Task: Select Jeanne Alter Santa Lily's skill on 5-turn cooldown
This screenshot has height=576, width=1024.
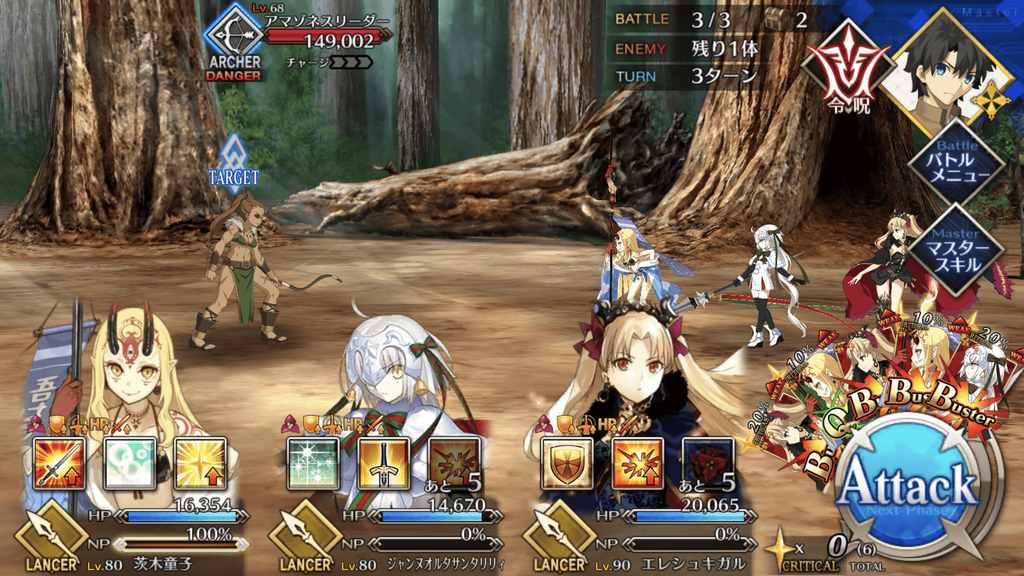Action: pos(454,463)
